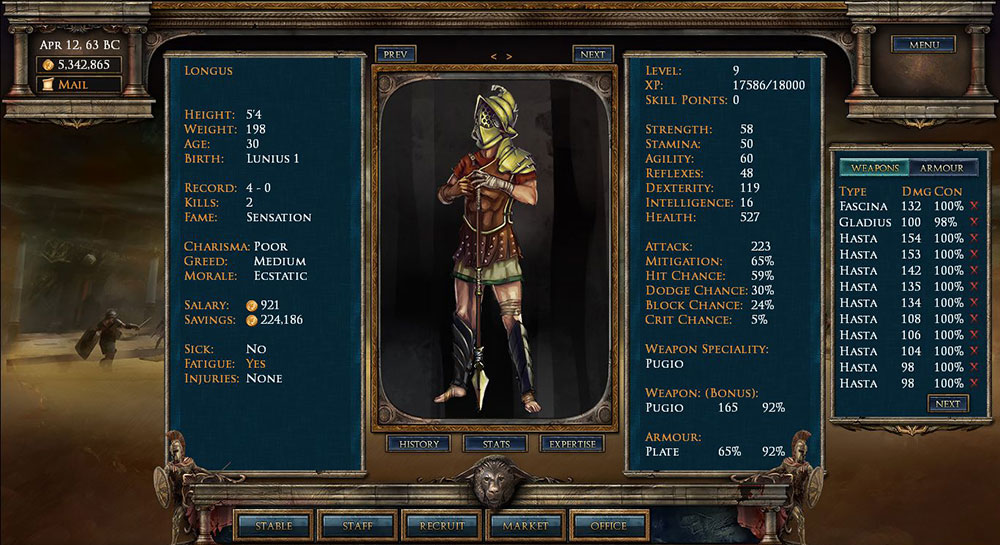Visit the Market
The image size is (1000, 545).
tap(525, 525)
